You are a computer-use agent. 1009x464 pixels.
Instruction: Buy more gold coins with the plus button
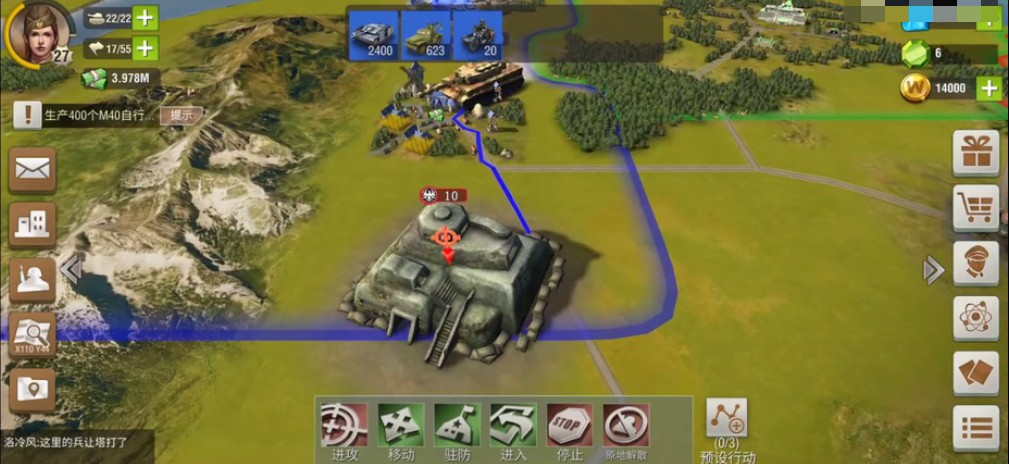click(988, 88)
